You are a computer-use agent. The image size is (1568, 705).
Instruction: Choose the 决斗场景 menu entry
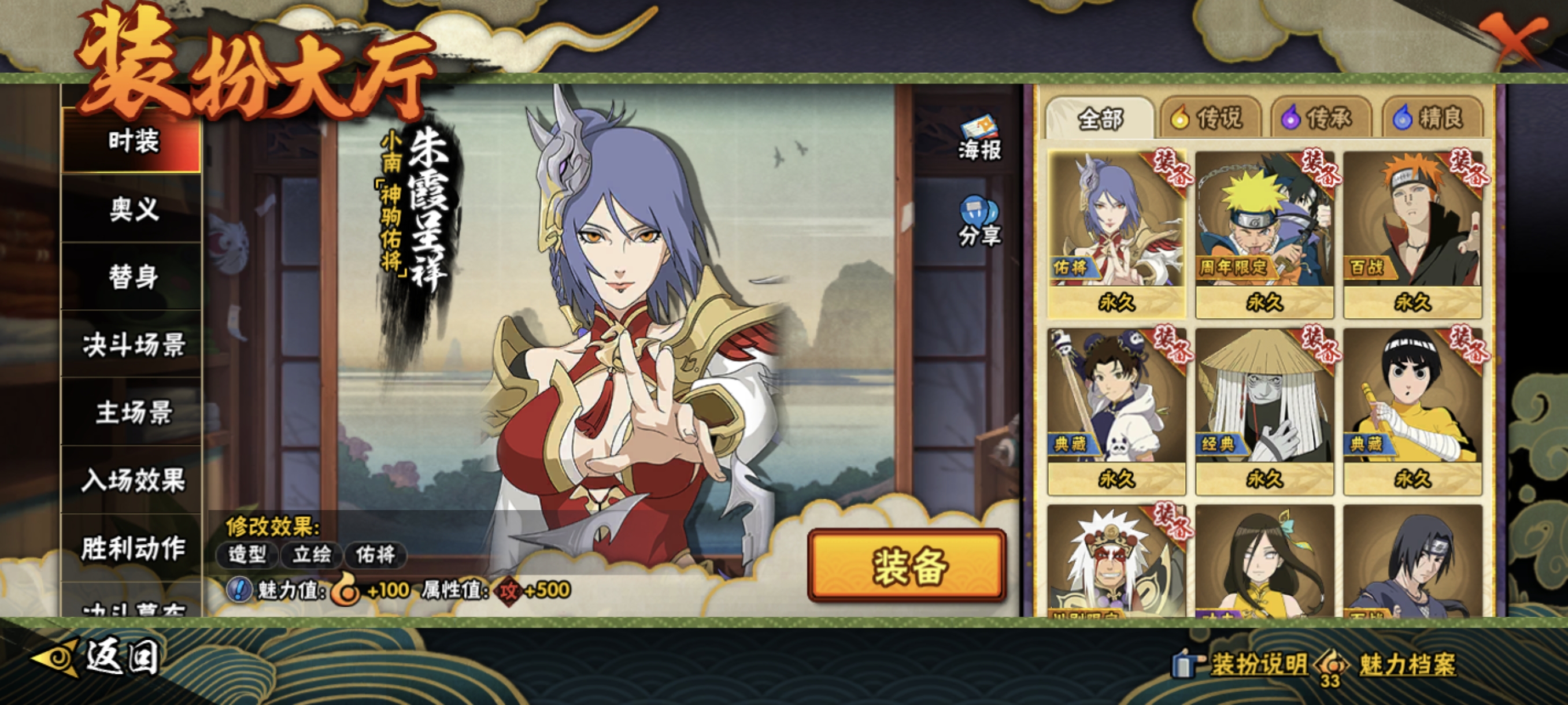132,345
